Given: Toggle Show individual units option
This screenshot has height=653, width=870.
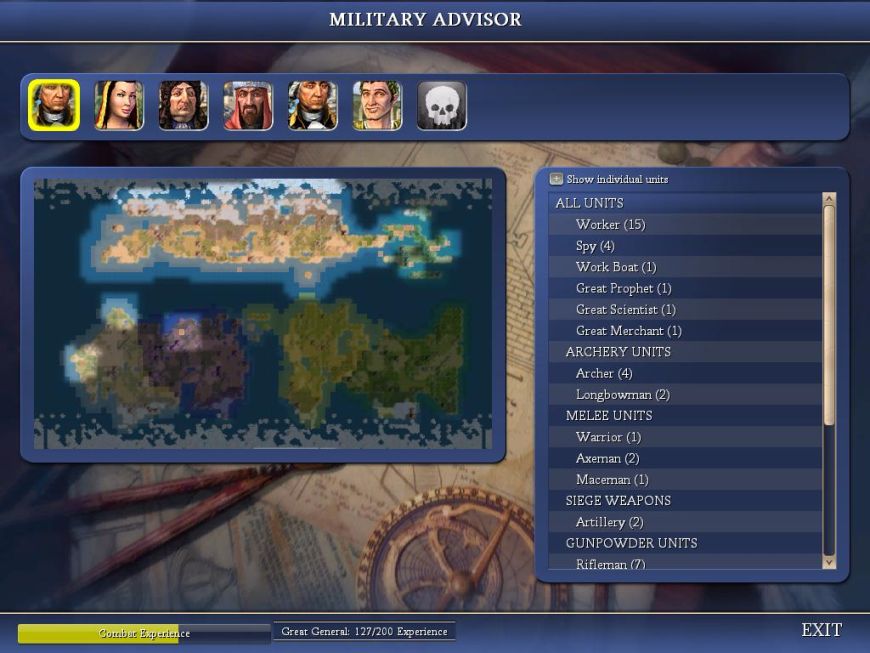Looking at the screenshot, I should point(557,179).
